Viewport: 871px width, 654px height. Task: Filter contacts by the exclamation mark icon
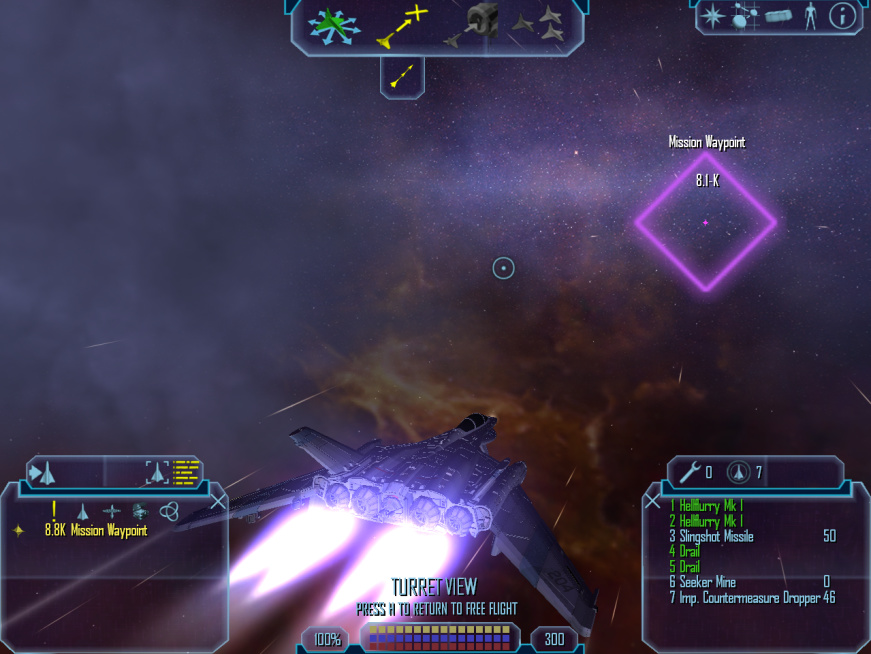coord(54,510)
